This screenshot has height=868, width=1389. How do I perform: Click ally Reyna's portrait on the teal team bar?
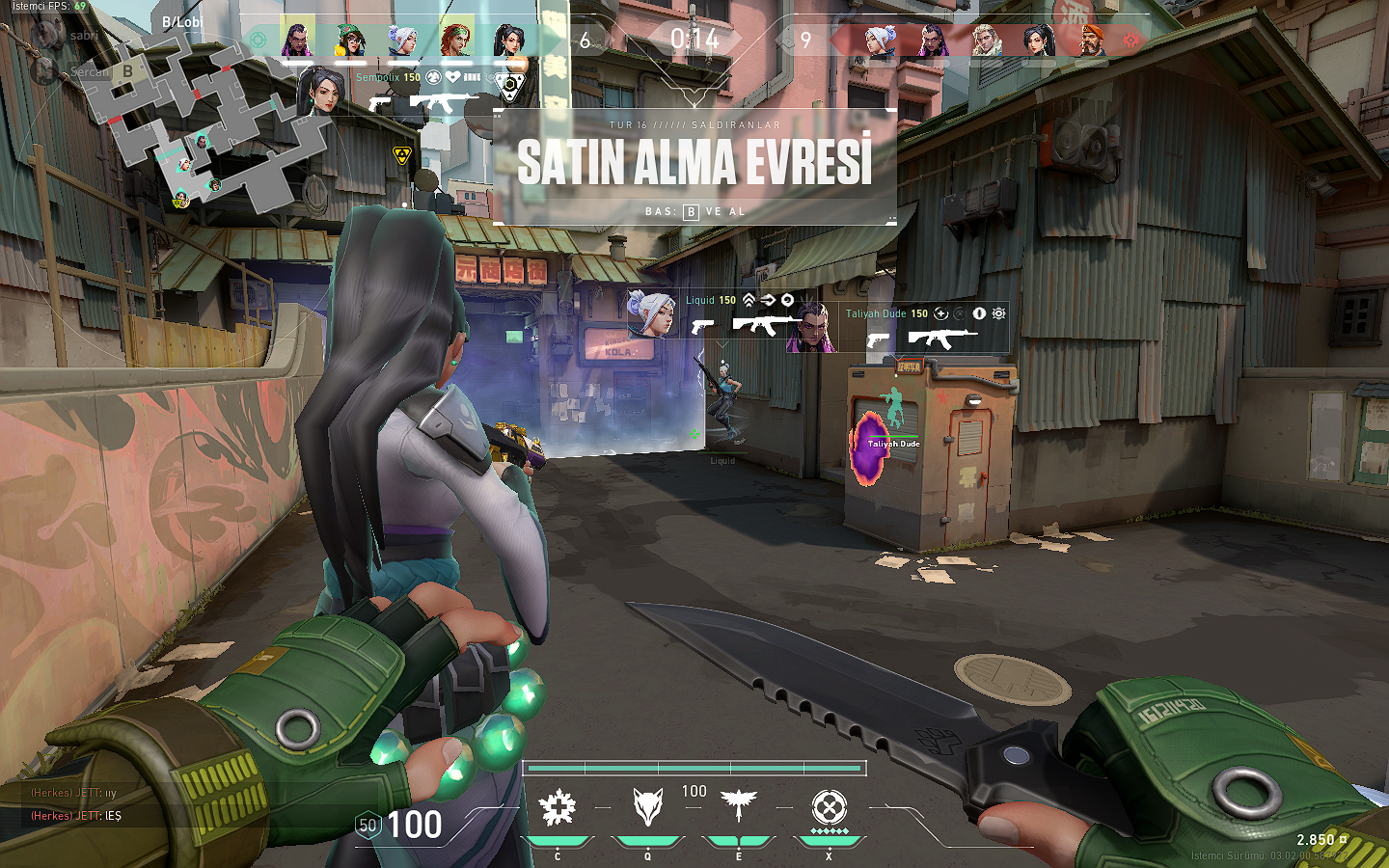297,41
